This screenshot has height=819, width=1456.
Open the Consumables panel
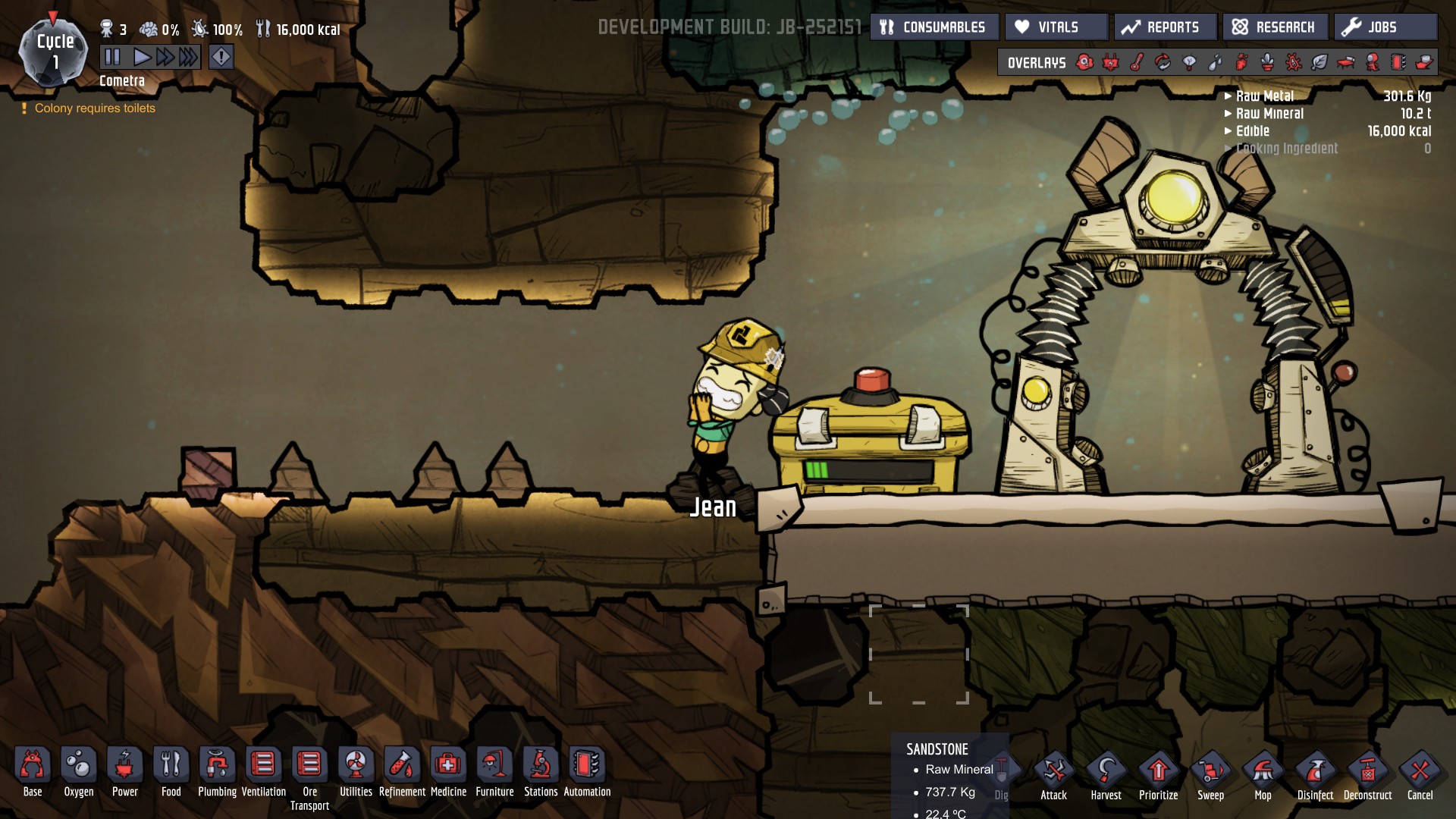[x=934, y=27]
